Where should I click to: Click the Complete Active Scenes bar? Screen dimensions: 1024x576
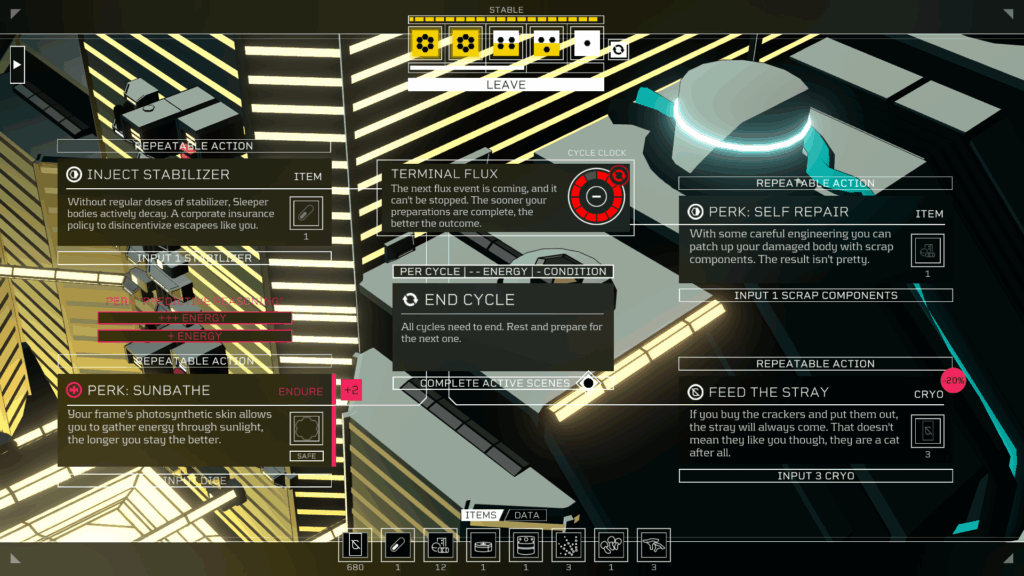pyautogui.click(x=497, y=383)
